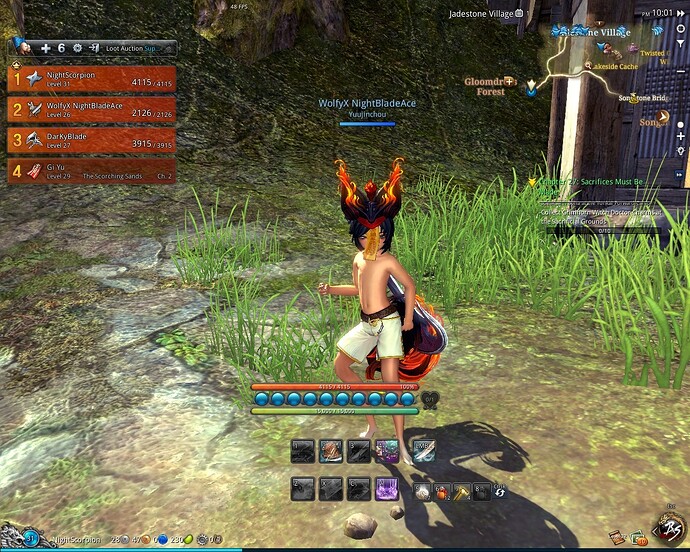690x552 pixels.
Task: Use the purple V skill icon
Action: pos(387,489)
